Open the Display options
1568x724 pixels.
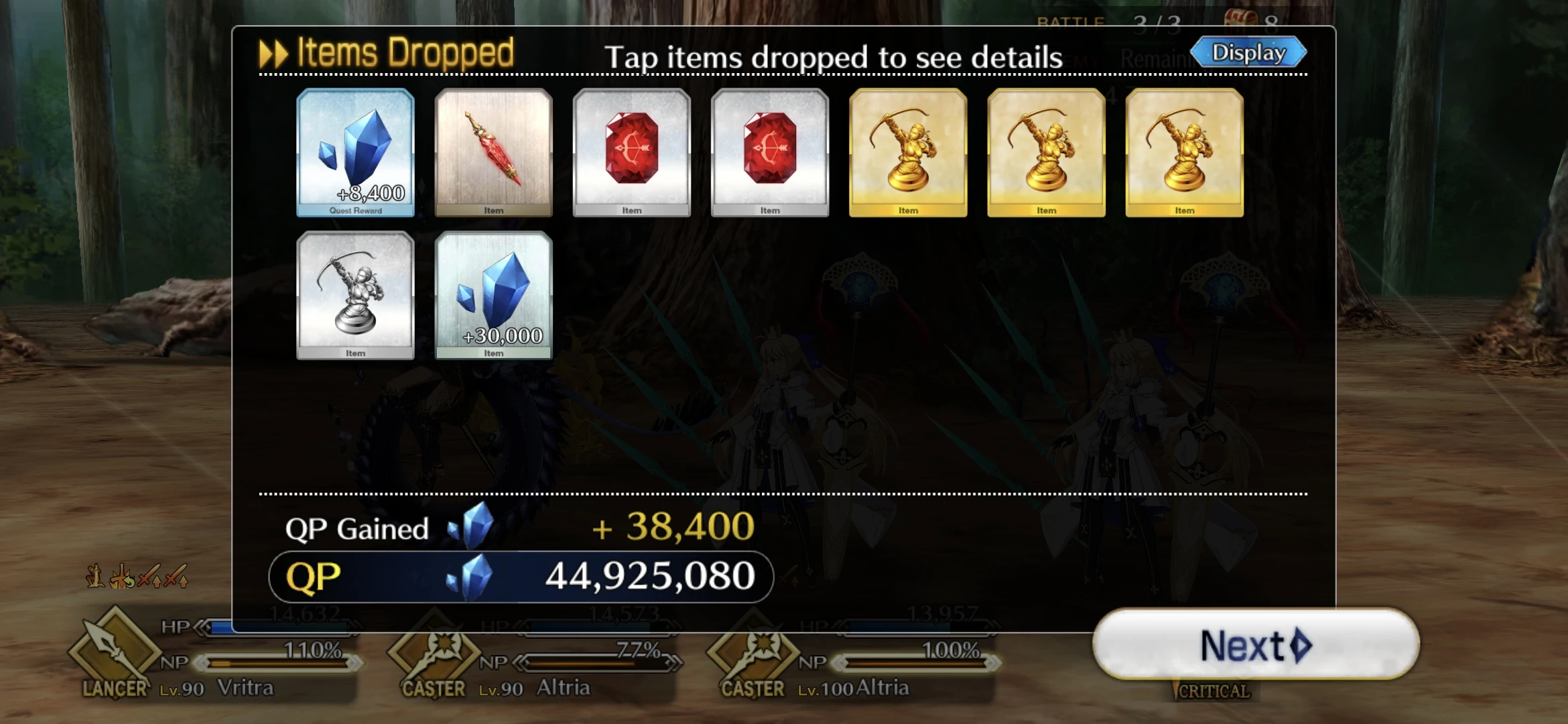1249,51
